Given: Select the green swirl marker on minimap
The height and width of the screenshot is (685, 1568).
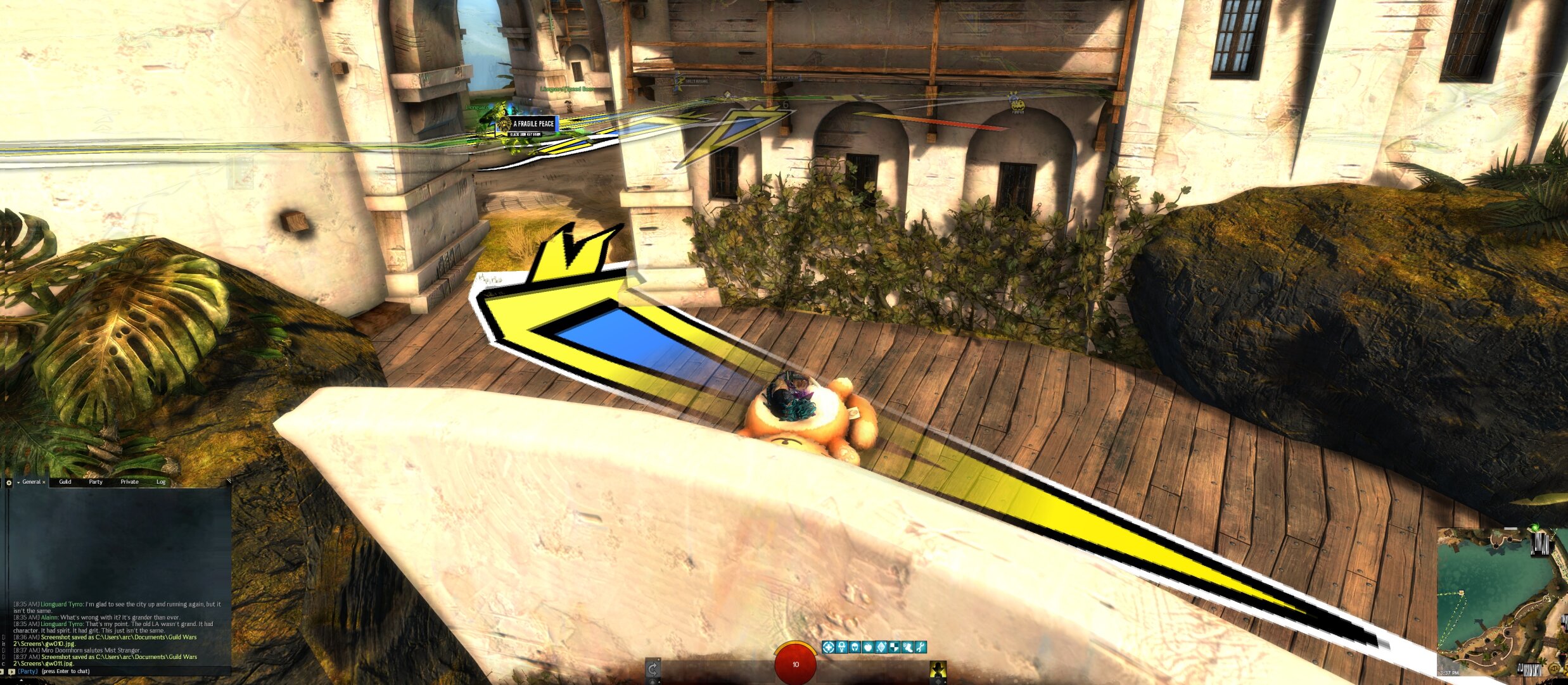Looking at the screenshot, I should [1534, 527].
